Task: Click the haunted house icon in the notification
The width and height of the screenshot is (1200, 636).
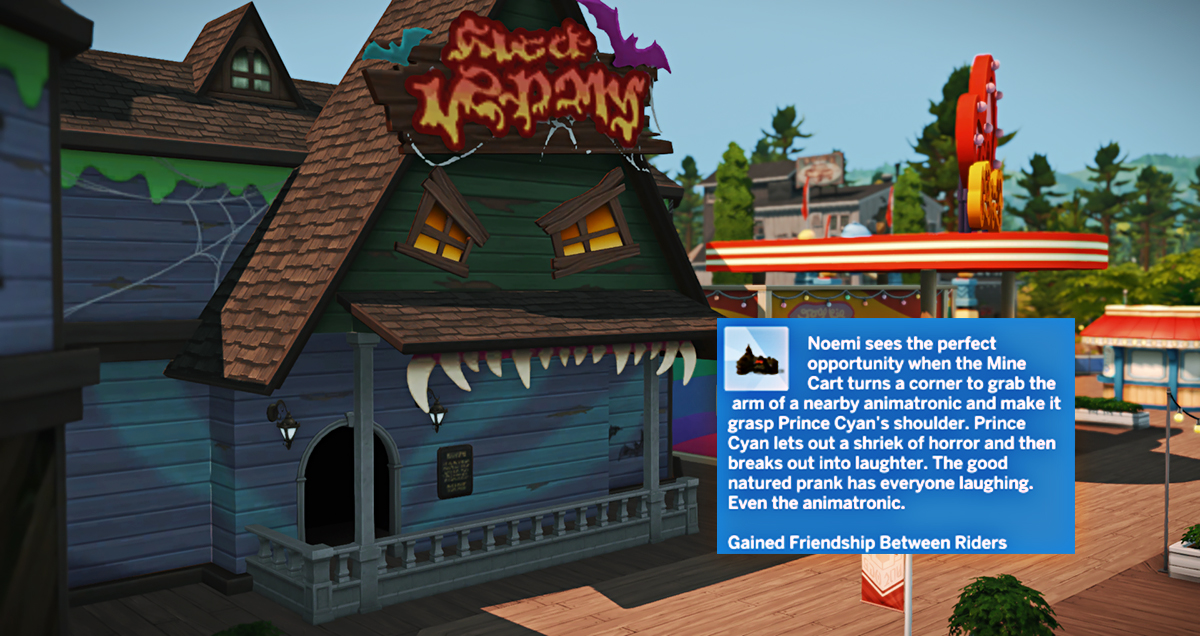Action: (x=757, y=359)
